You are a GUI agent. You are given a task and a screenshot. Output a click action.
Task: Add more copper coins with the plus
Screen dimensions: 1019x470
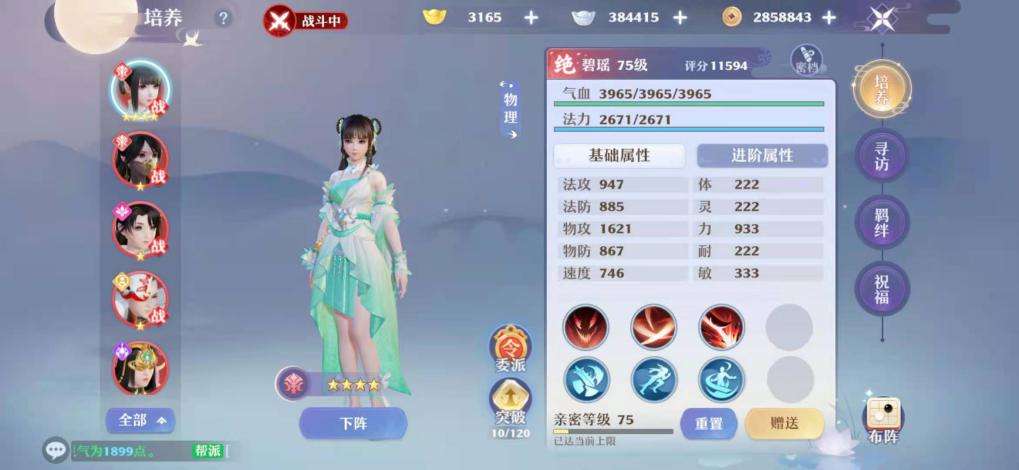point(828,17)
